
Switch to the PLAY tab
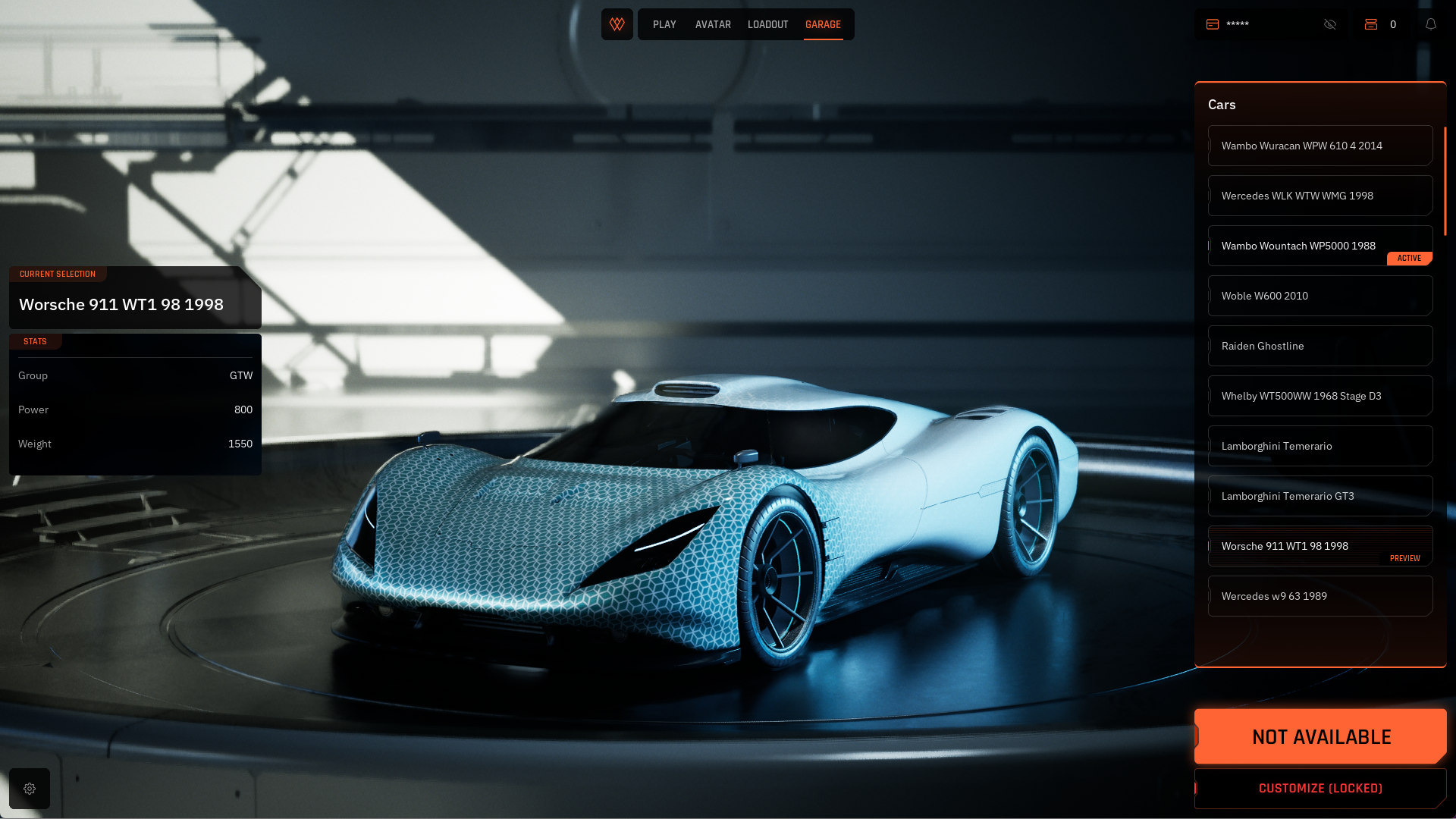click(x=664, y=25)
